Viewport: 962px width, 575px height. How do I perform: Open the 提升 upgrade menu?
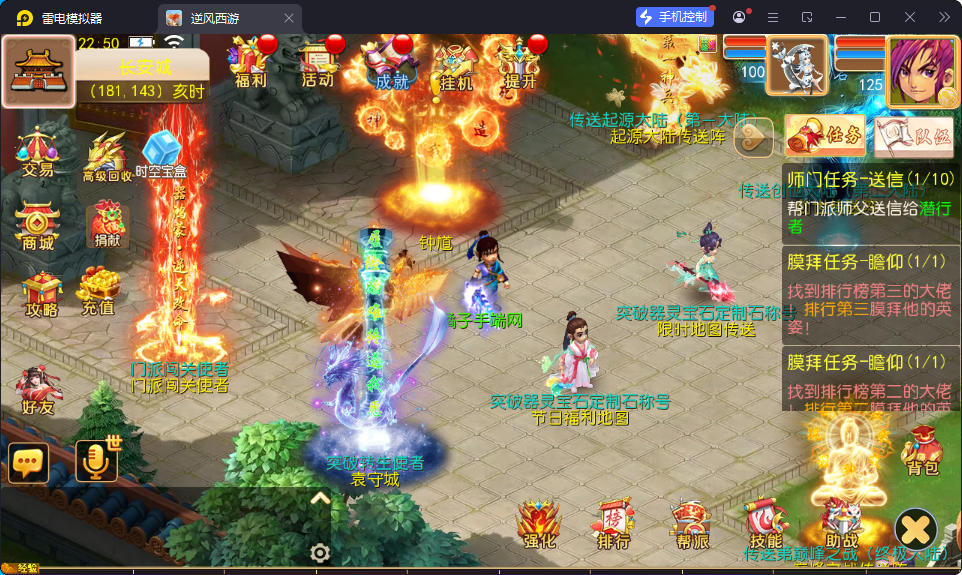[522, 65]
